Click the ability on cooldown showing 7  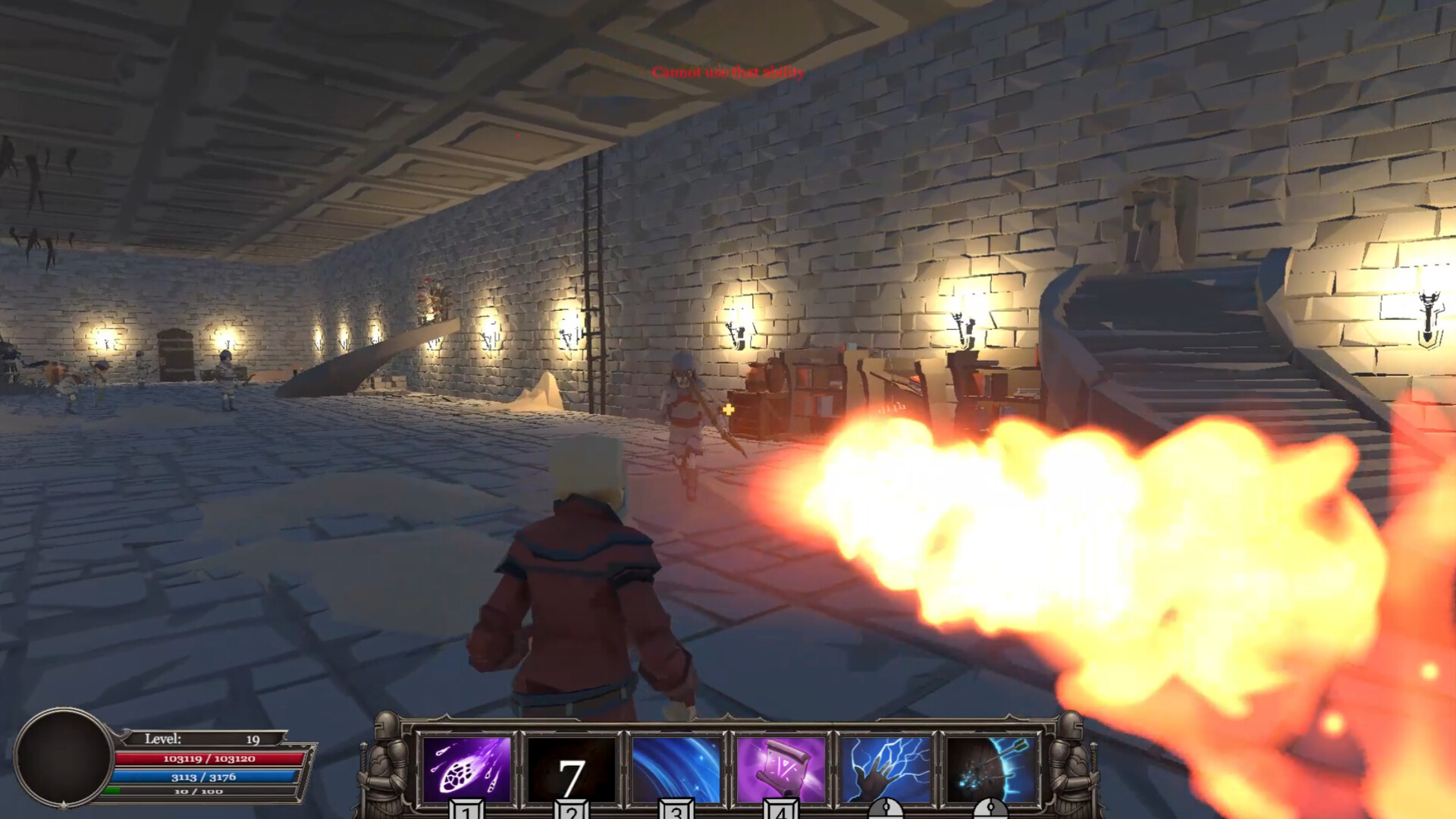570,769
